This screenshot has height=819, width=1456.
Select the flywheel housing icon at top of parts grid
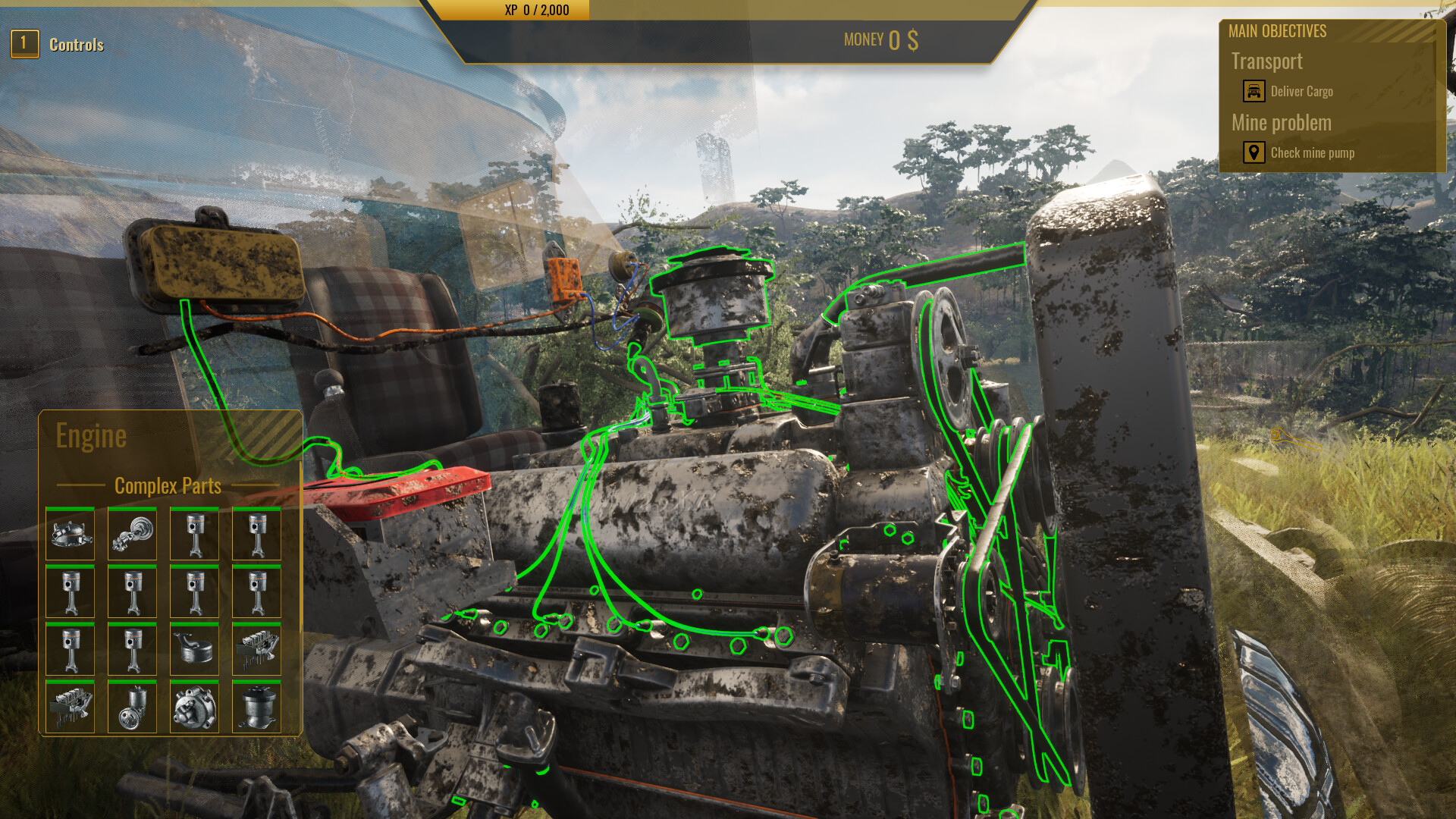[x=70, y=533]
